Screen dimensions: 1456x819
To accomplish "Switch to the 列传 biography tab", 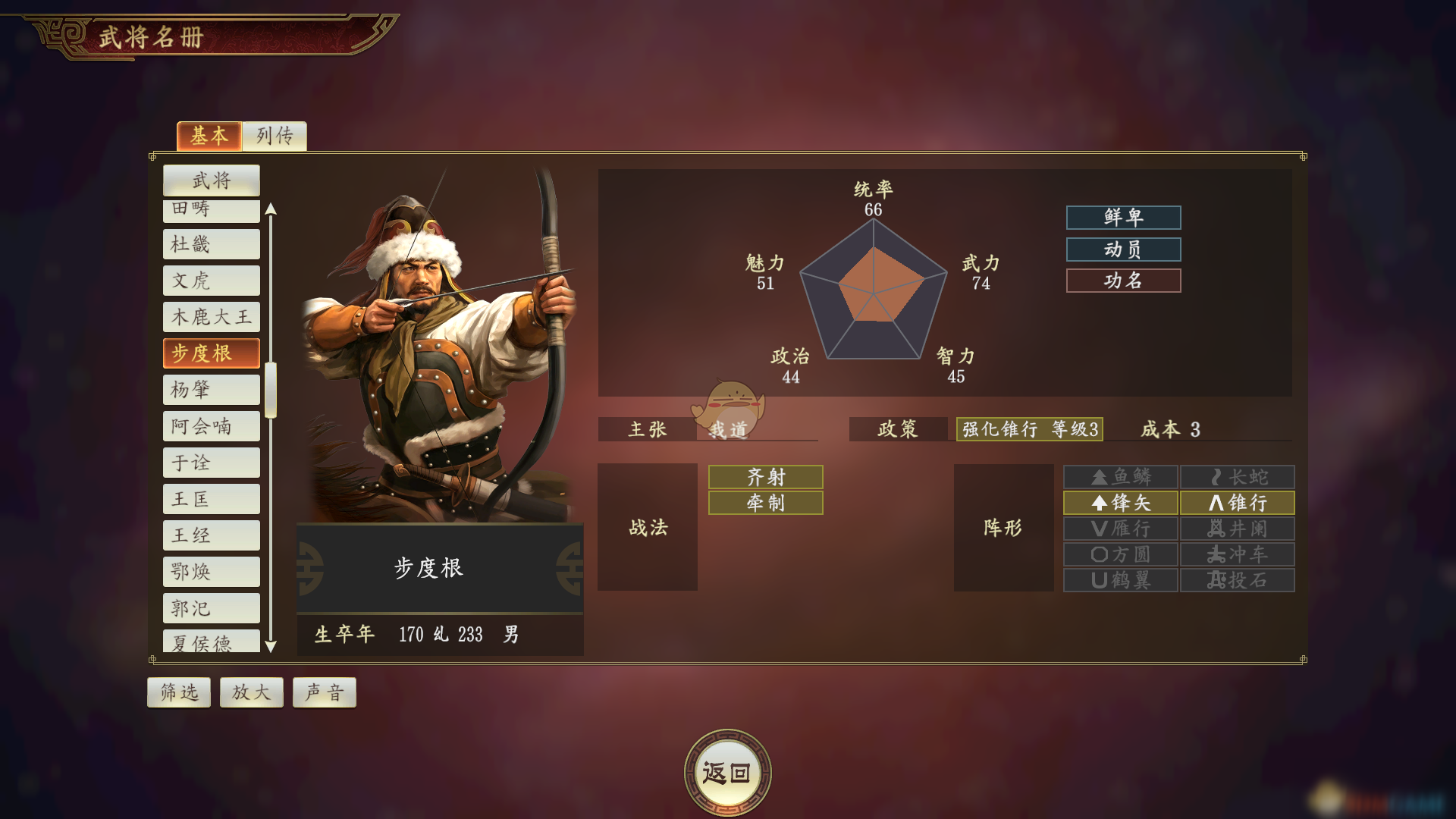I will [275, 136].
